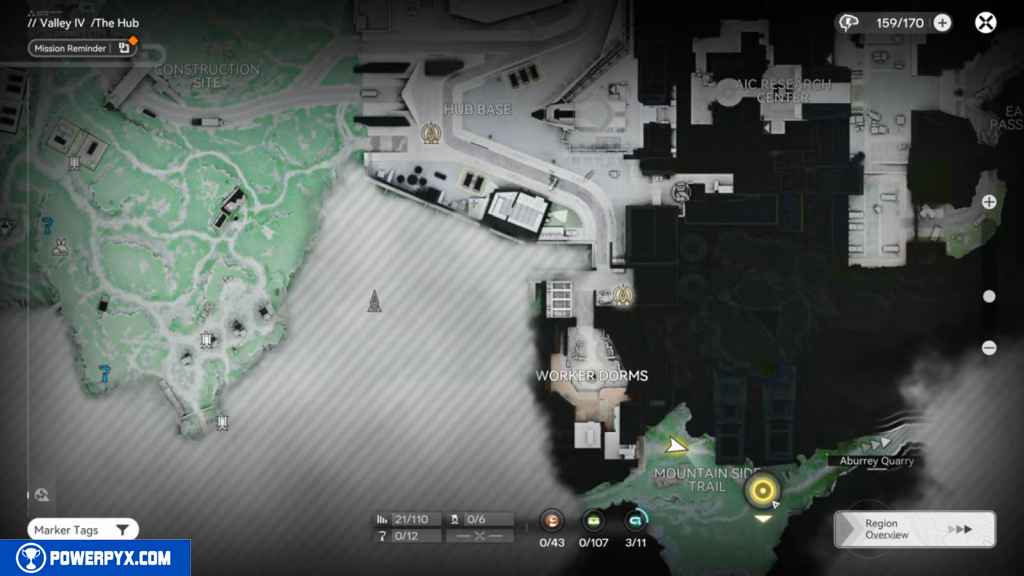The image size is (1024, 576).
Task: Zoom in the map with the plus button
Action: pyautogui.click(x=989, y=202)
